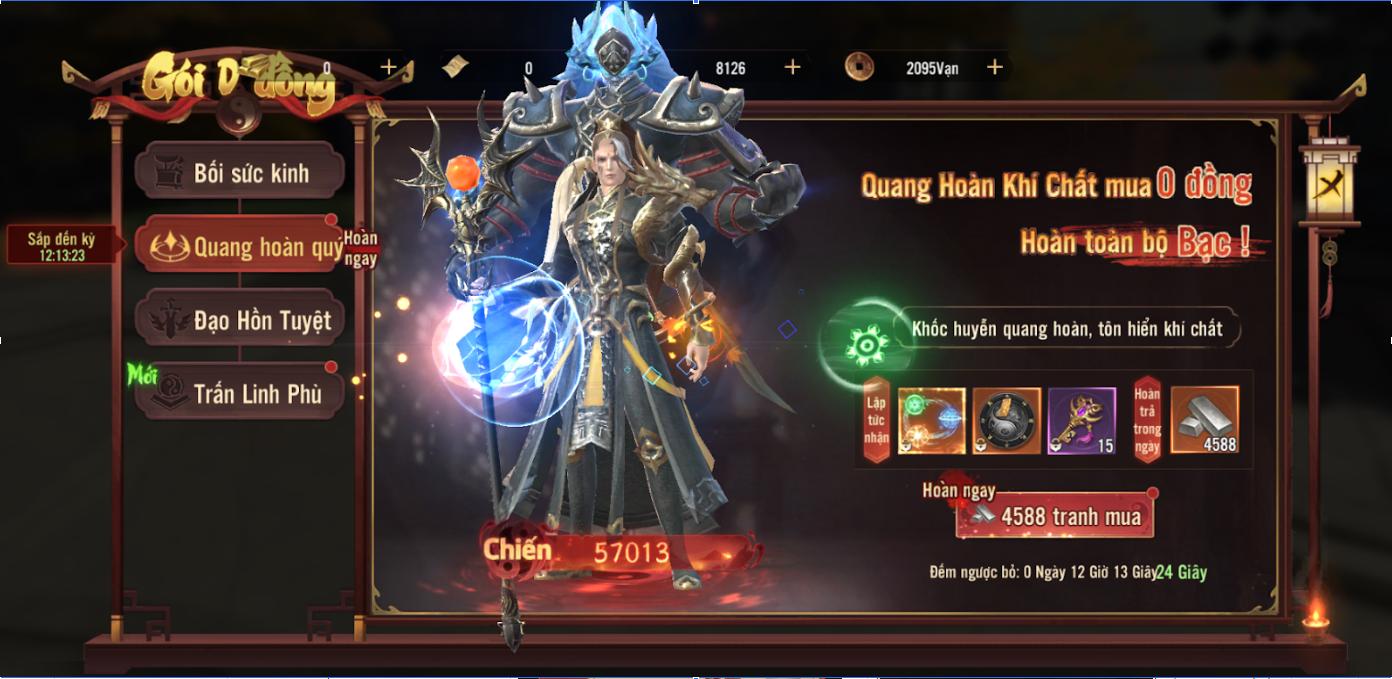Inspect the 4588 silver ingot refund item
This screenshot has width=1392, height=679.
[x=1205, y=421]
